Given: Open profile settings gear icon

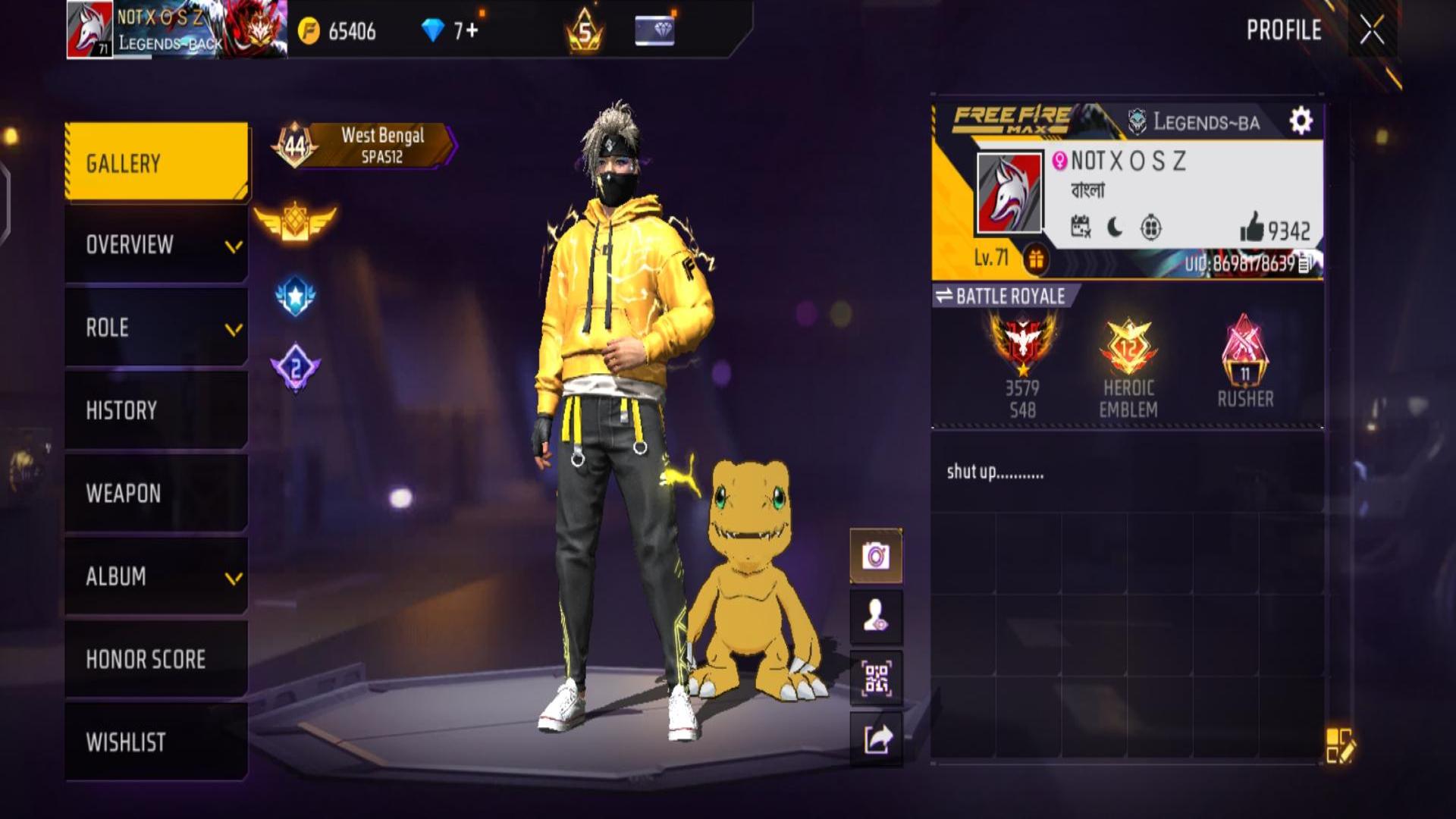Looking at the screenshot, I should (x=1301, y=121).
